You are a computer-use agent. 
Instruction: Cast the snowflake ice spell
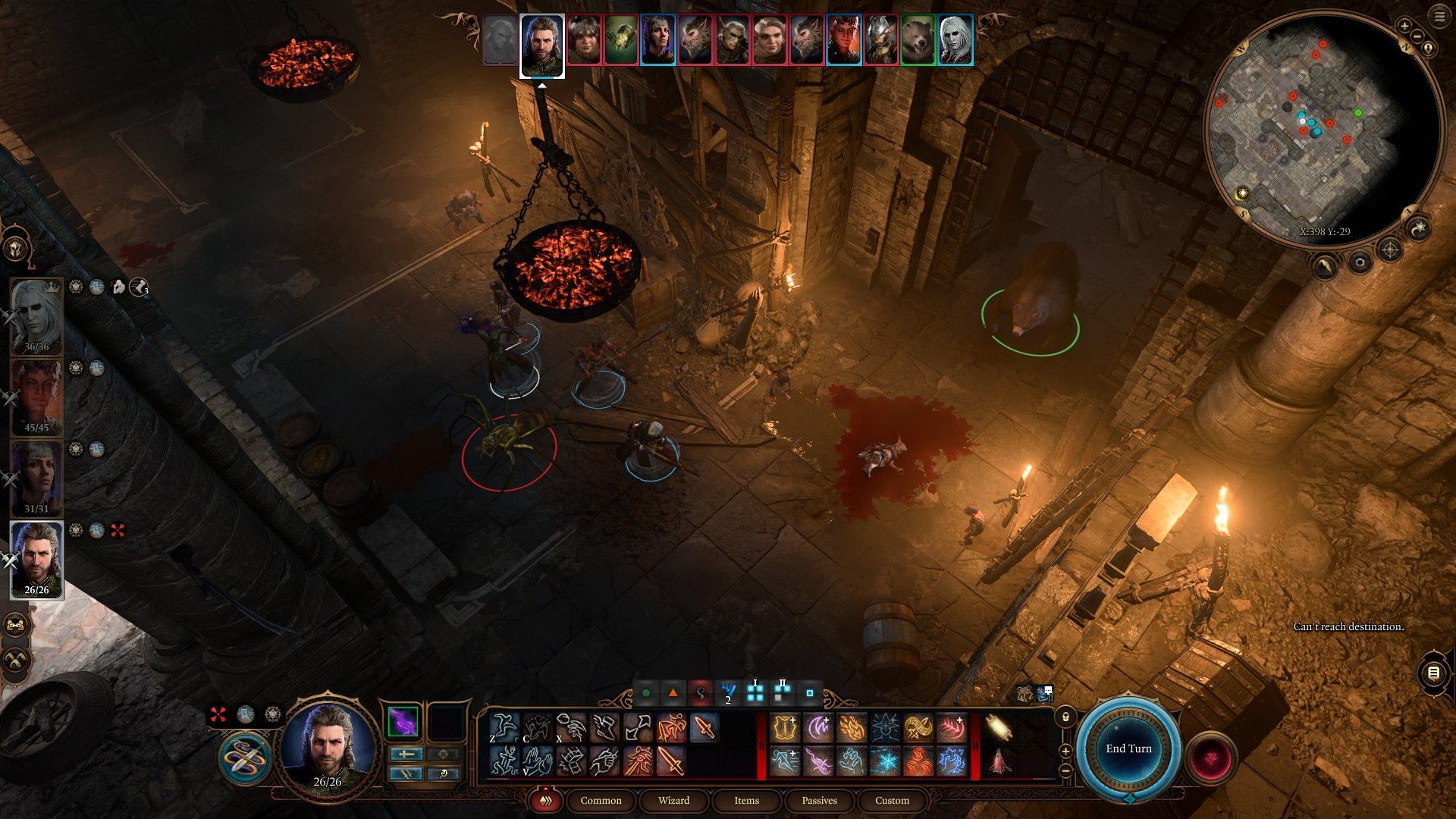click(x=885, y=761)
